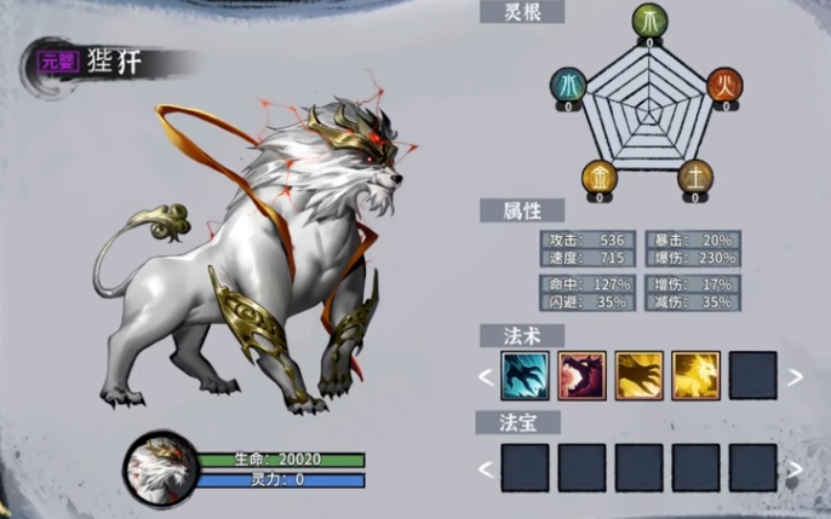Click the white lion portrait beside the health bar
This screenshot has height=519, width=831.
(x=160, y=467)
